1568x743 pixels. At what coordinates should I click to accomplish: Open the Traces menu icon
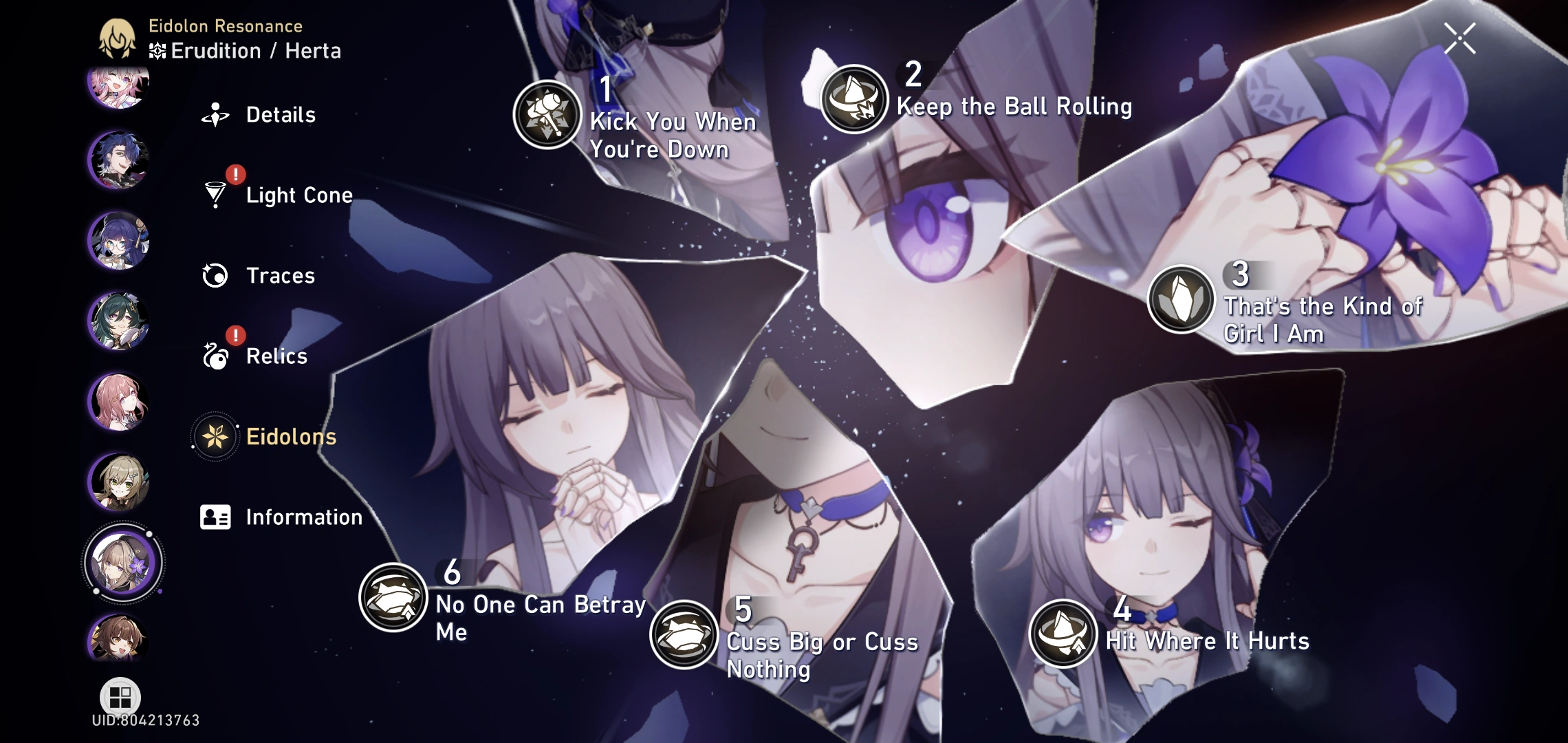[x=215, y=276]
